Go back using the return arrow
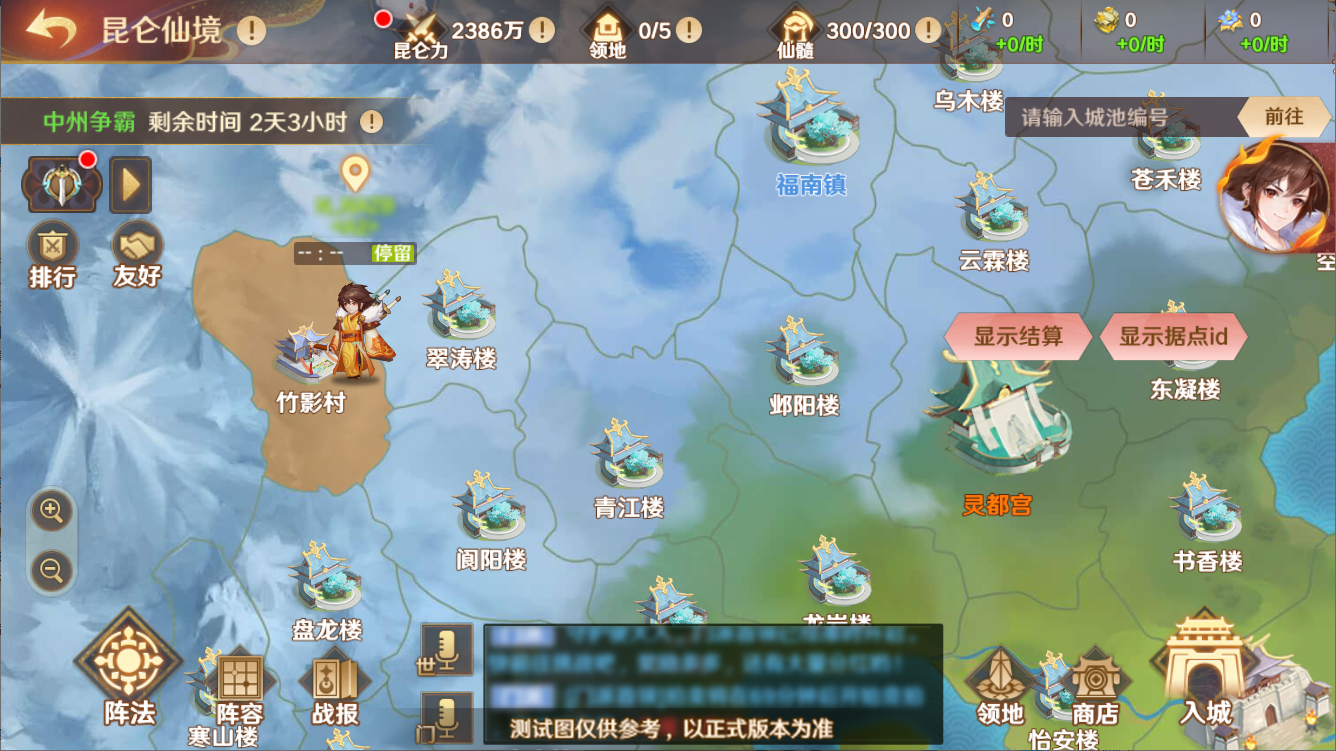Screen dimensions: 1336x751 pos(51,29)
